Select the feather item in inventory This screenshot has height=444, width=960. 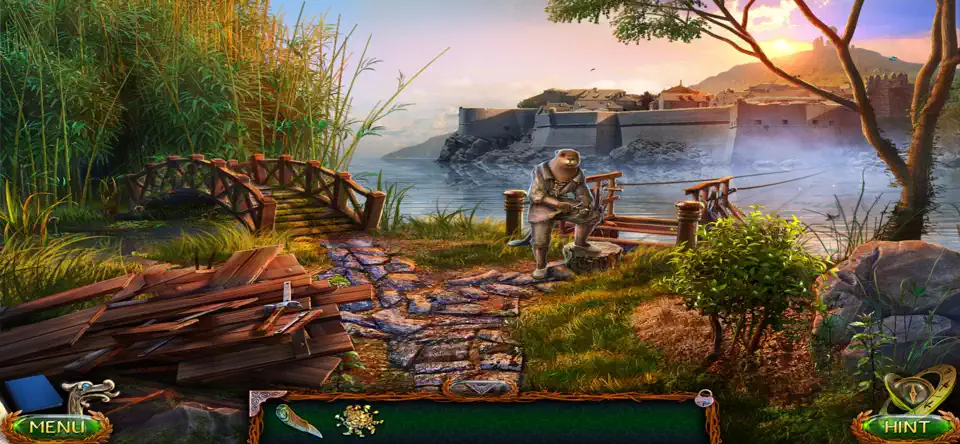click(298, 420)
